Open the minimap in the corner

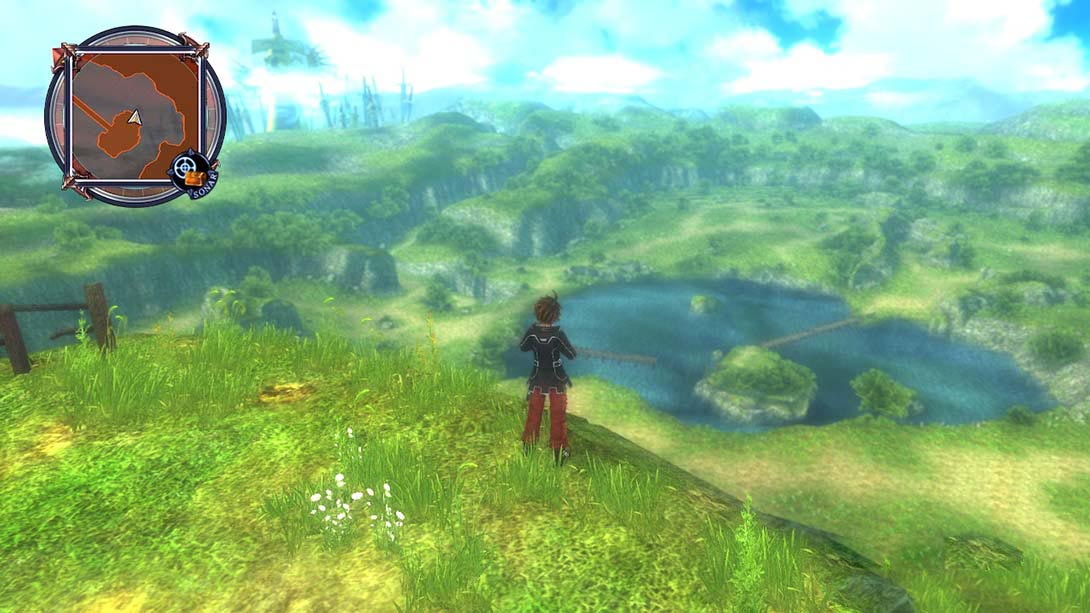click(x=133, y=116)
